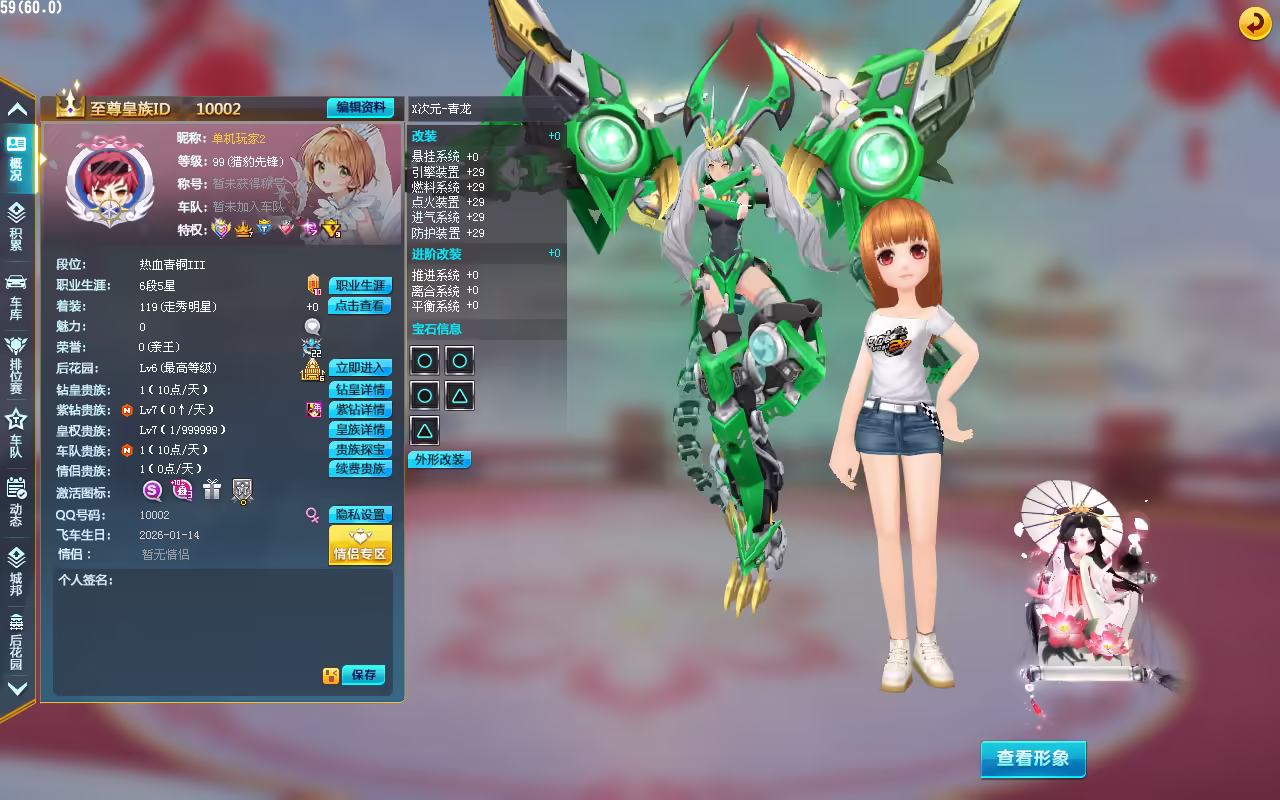Switch to the 排位赛 ranked tab

pyautogui.click(x=17, y=364)
